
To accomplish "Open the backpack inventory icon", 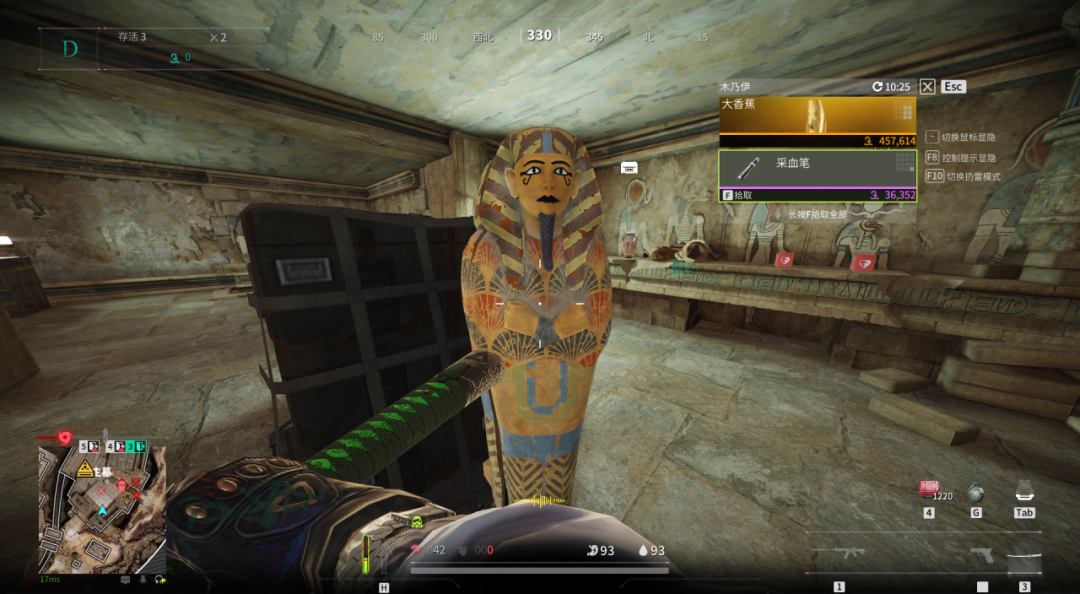I will click(1023, 490).
